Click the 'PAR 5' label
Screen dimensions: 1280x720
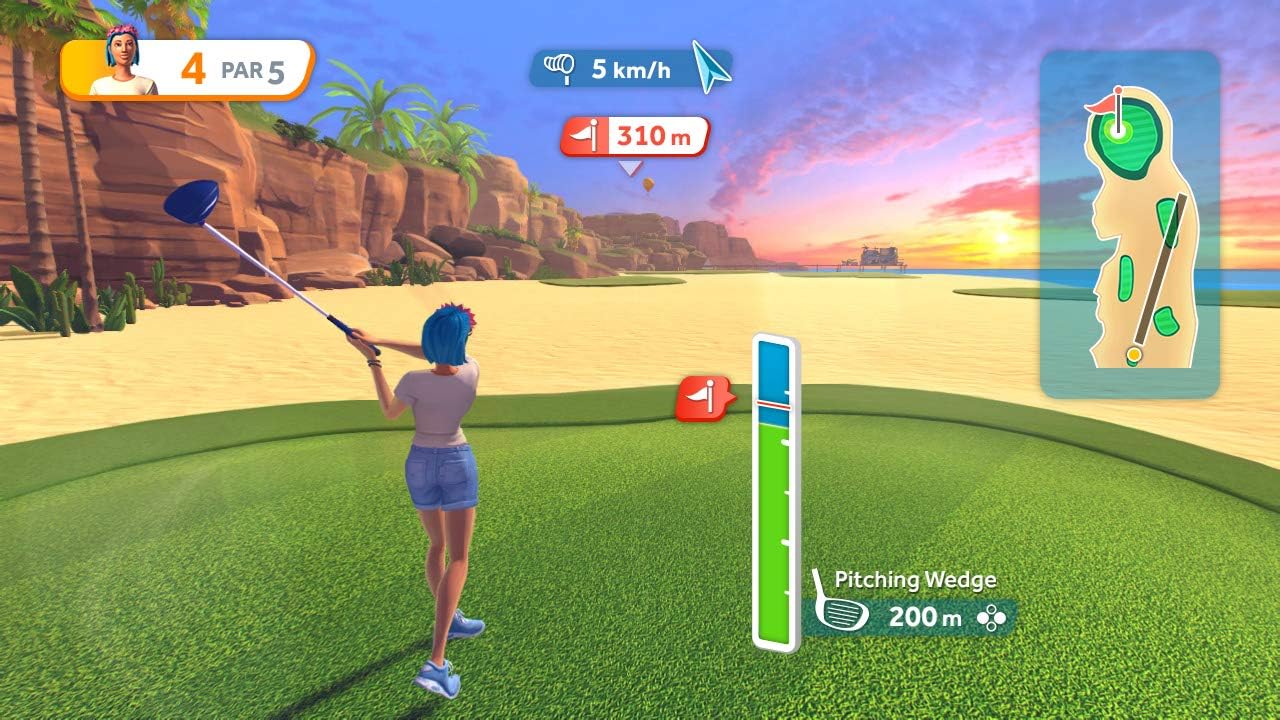click(251, 70)
